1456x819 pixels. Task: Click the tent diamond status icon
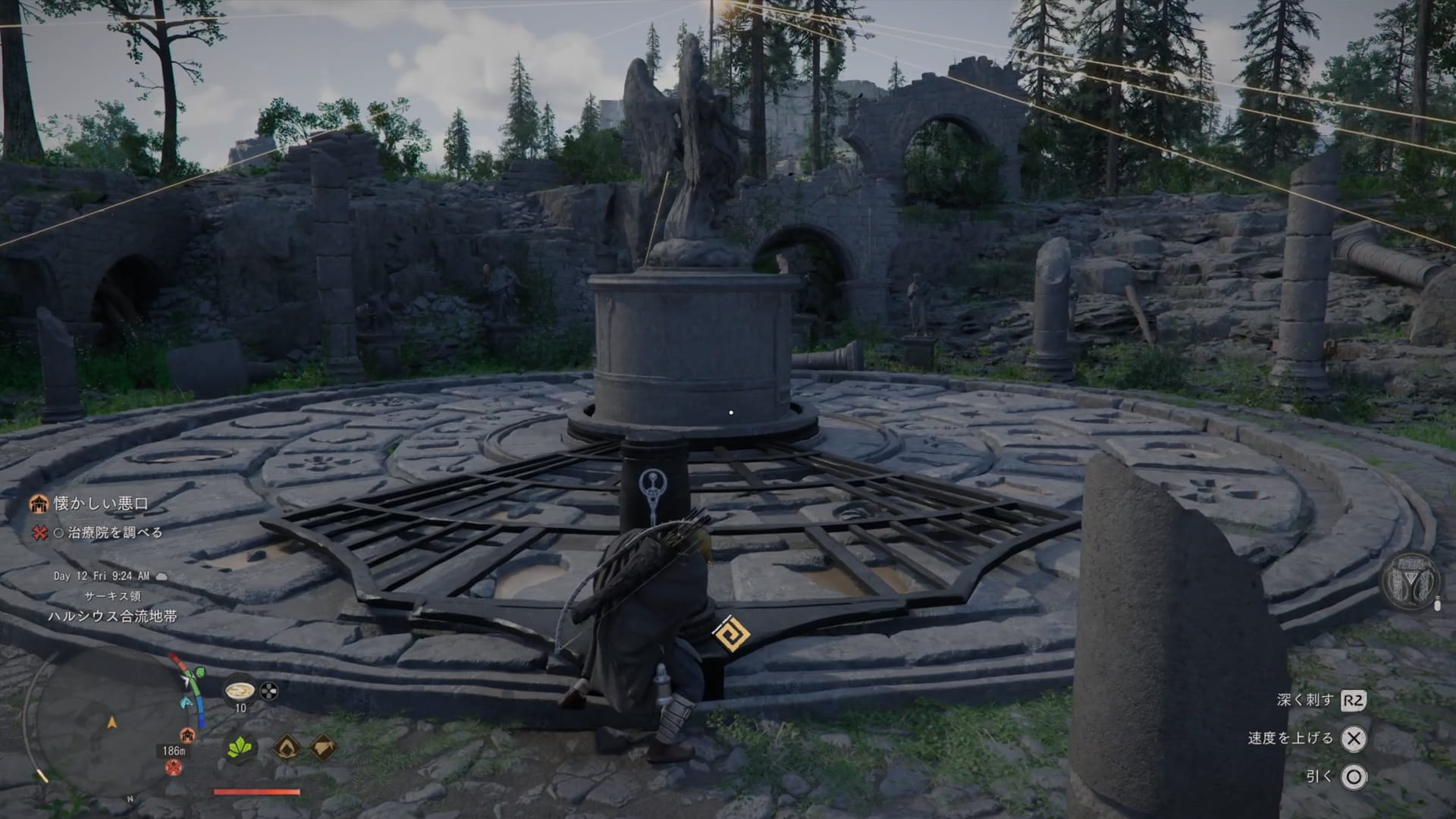[323, 748]
